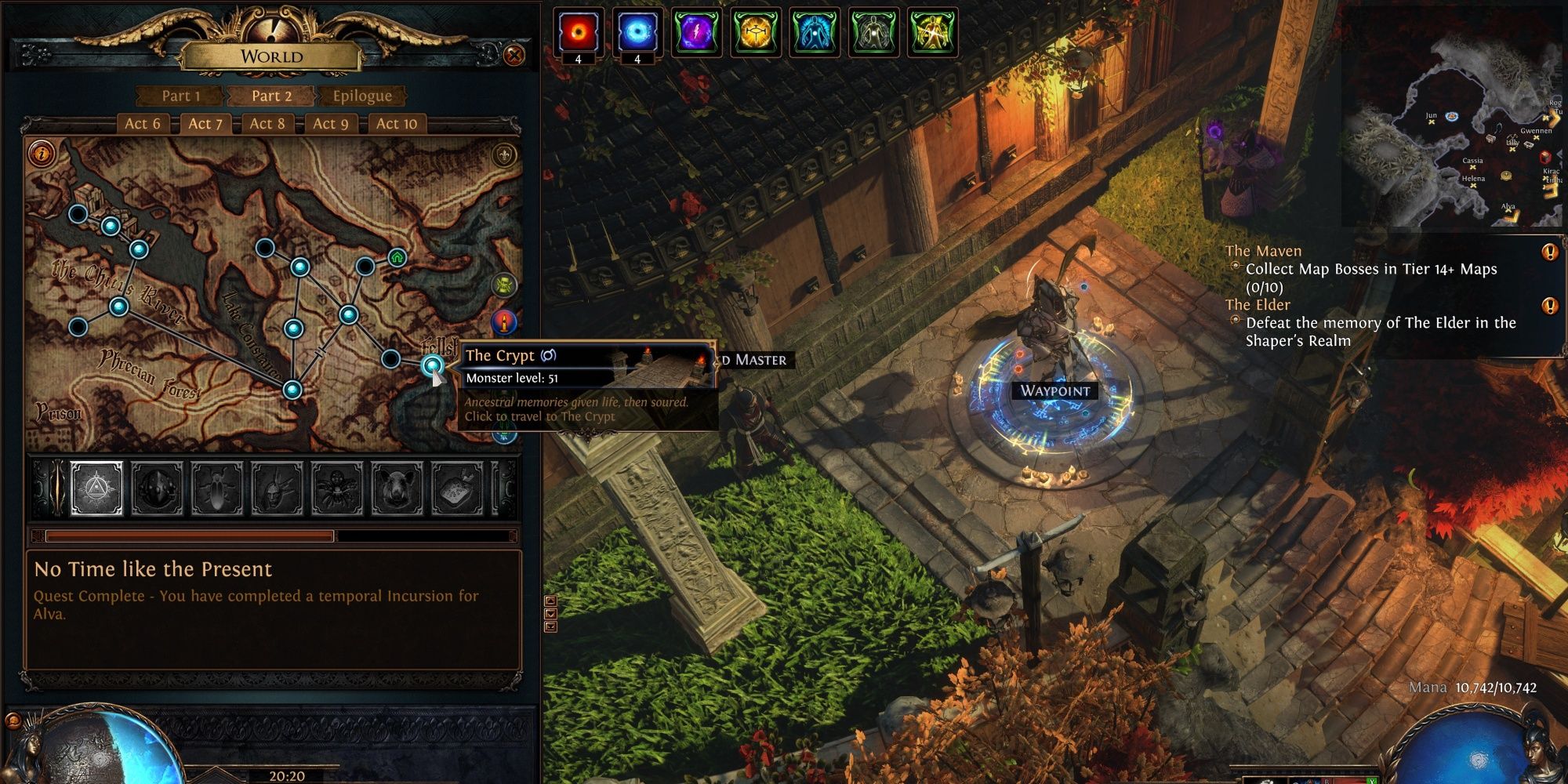This screenshot has width=1568, height=784.
Task: Switch to Act 8 map
Action: (x=267, y=123)
